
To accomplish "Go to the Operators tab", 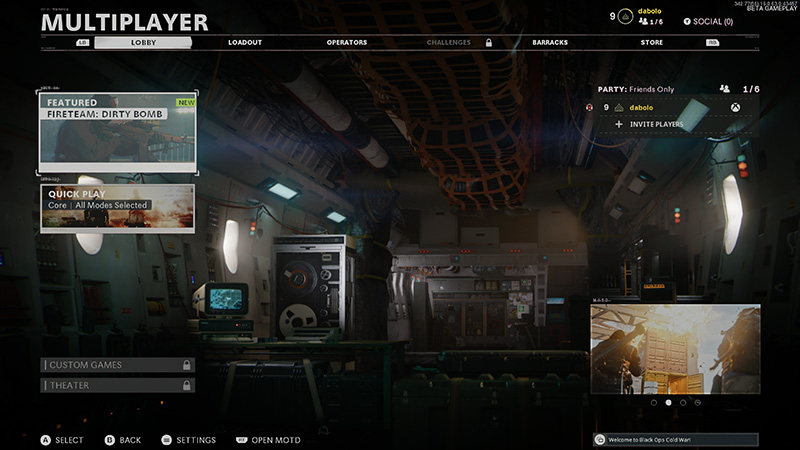I will coord(347,43).
